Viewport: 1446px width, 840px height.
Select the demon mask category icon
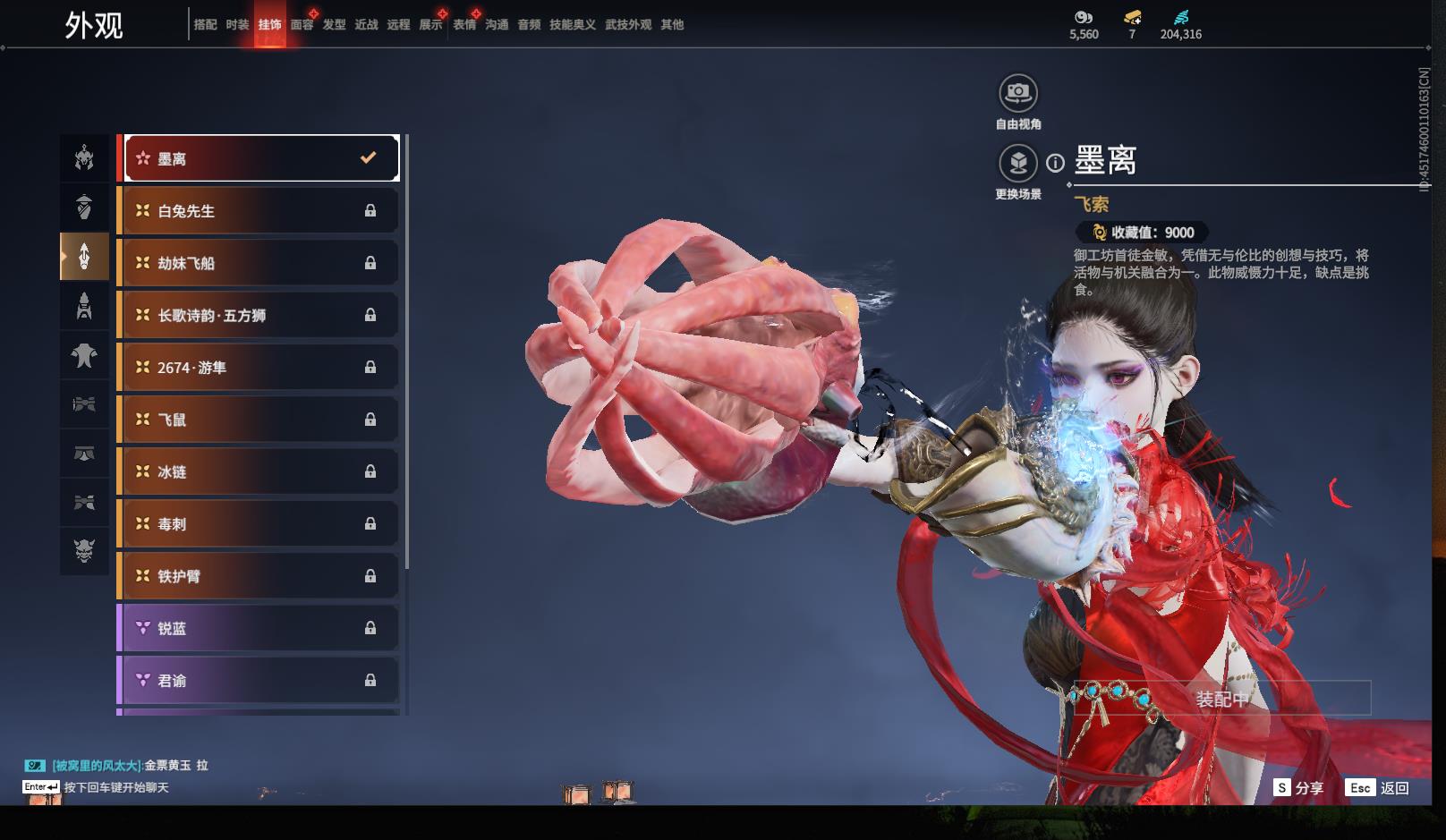point(84,550)
